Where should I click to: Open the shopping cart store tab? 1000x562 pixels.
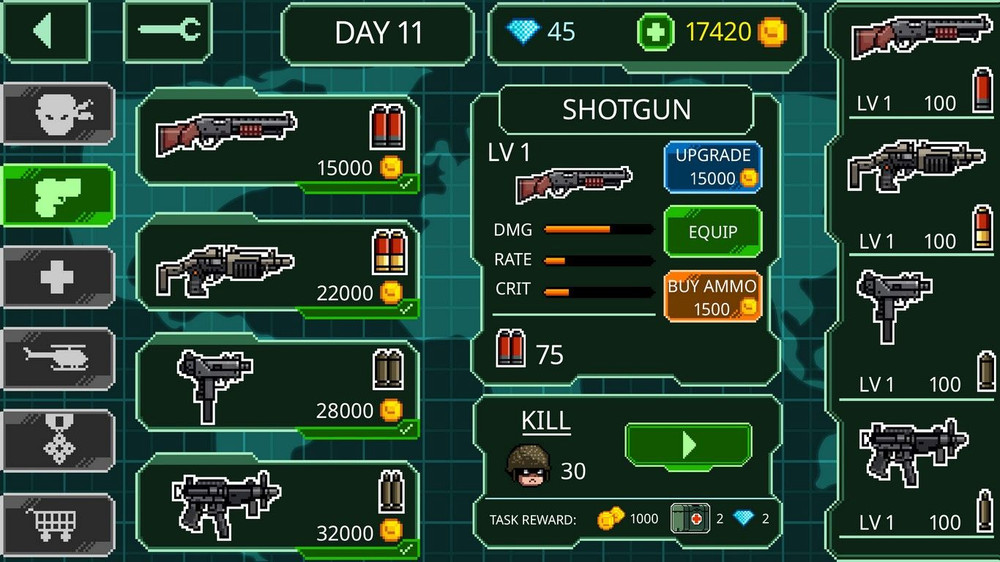point(57,521)
